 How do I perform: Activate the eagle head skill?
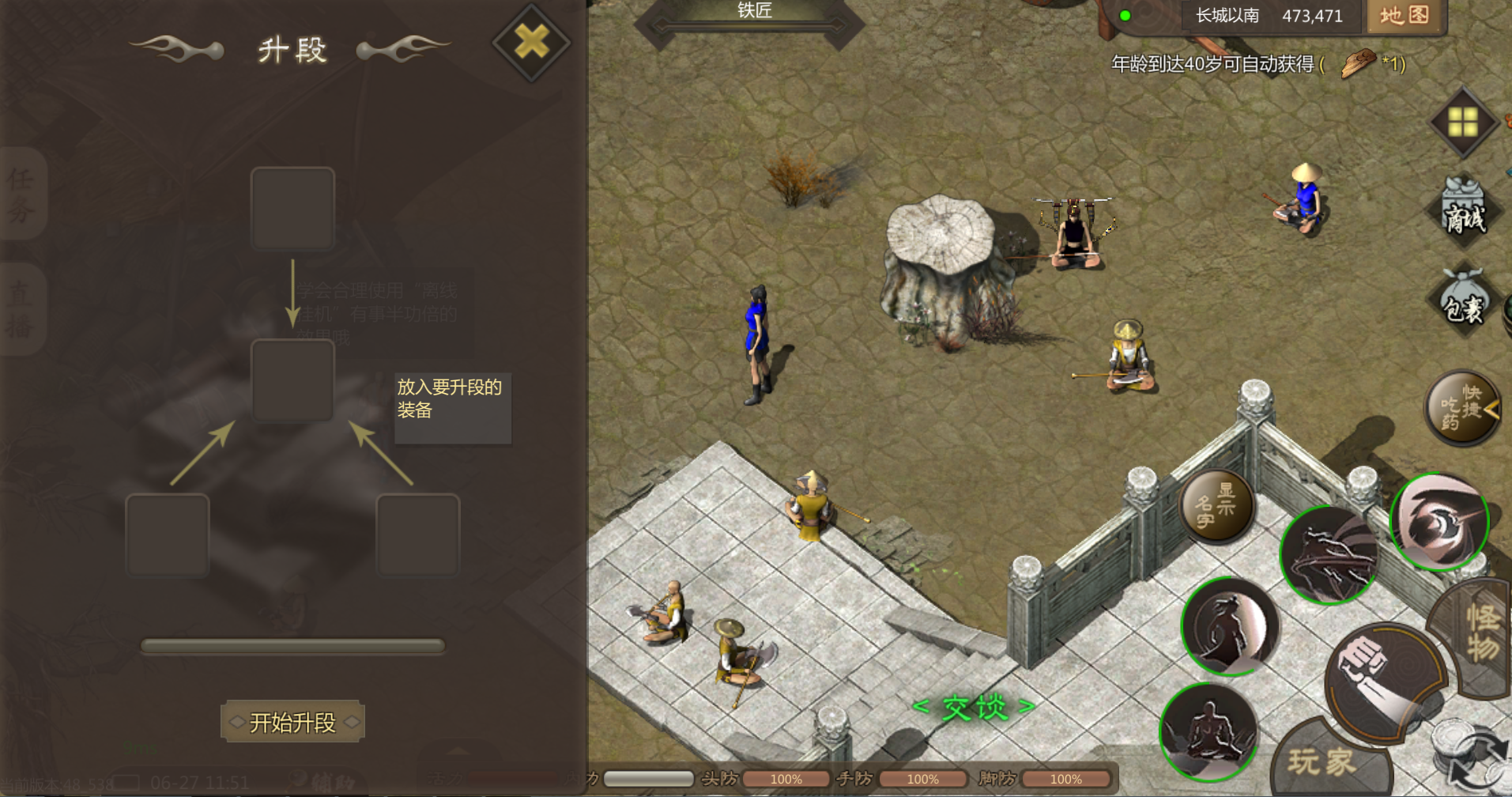(x=1438, y=522)
